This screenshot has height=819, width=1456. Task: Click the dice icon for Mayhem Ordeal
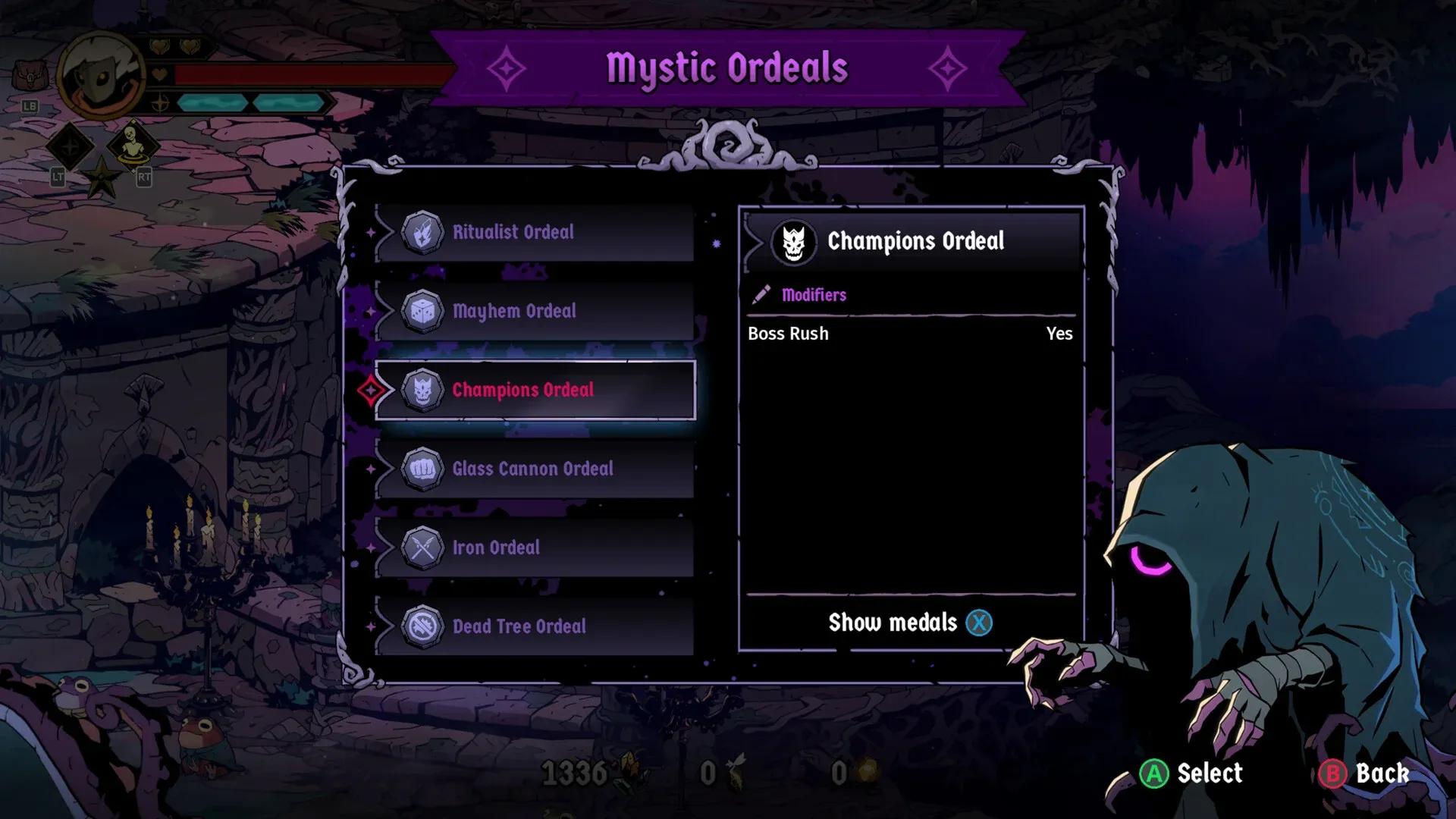click(425, 310)
